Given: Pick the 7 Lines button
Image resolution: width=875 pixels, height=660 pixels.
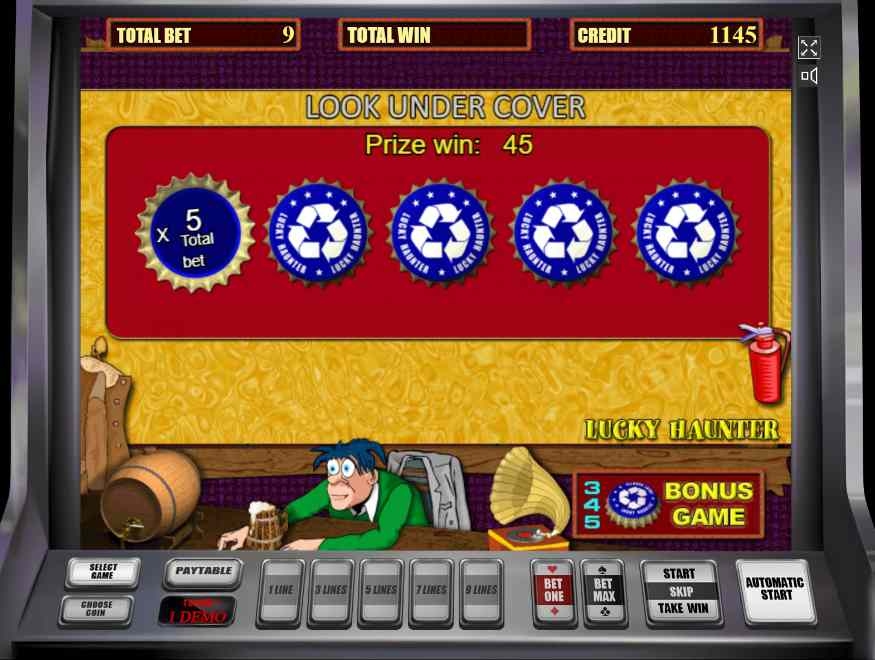Looking at the screenshot, I should coord(432,591).
